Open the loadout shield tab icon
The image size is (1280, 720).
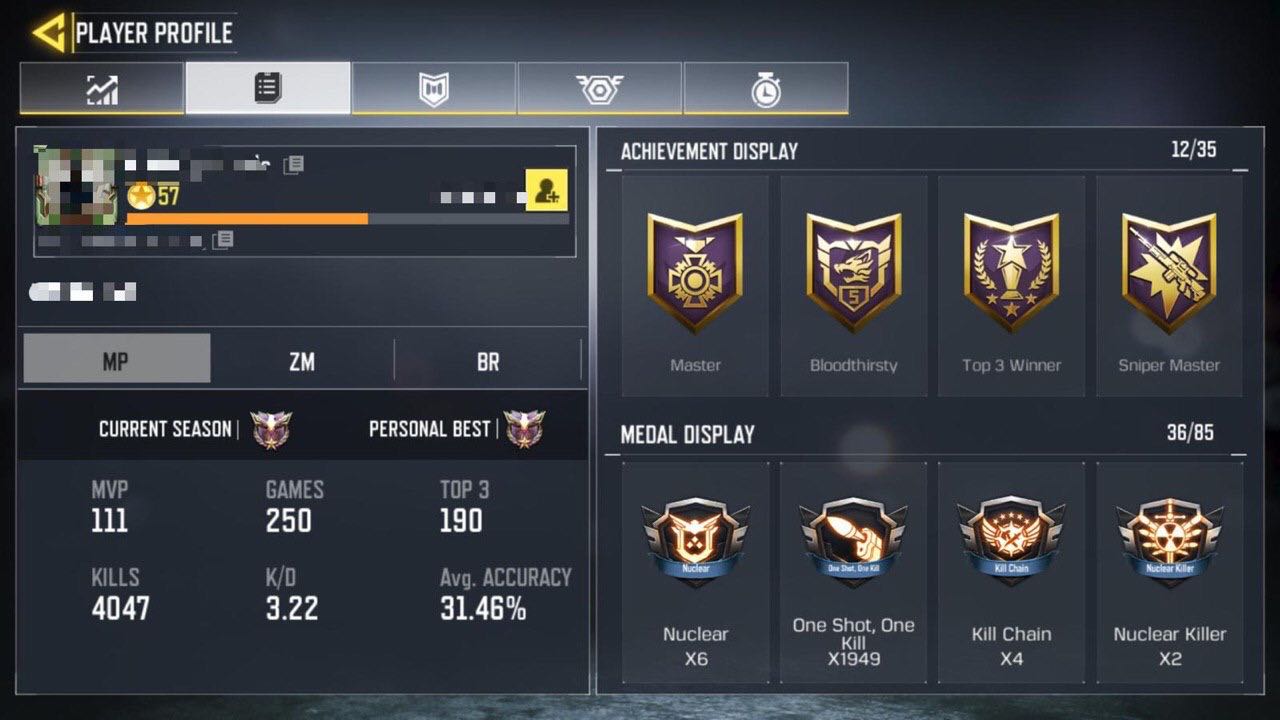click(434, 89)
